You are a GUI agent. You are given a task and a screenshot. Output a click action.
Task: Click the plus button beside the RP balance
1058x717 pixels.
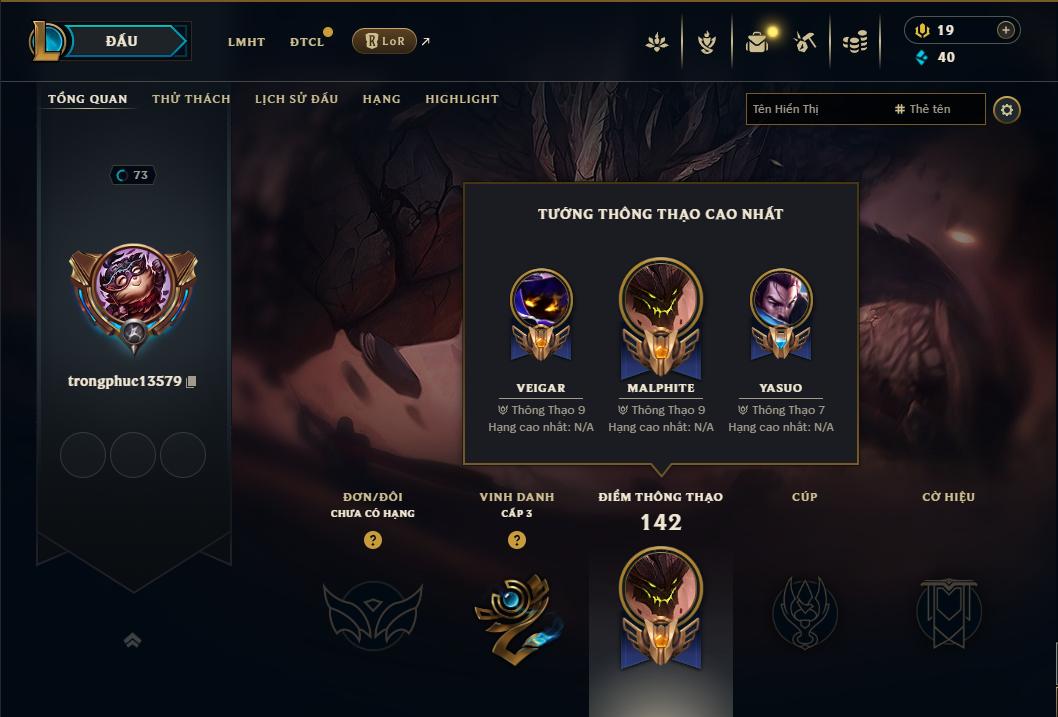[1005, 30]
